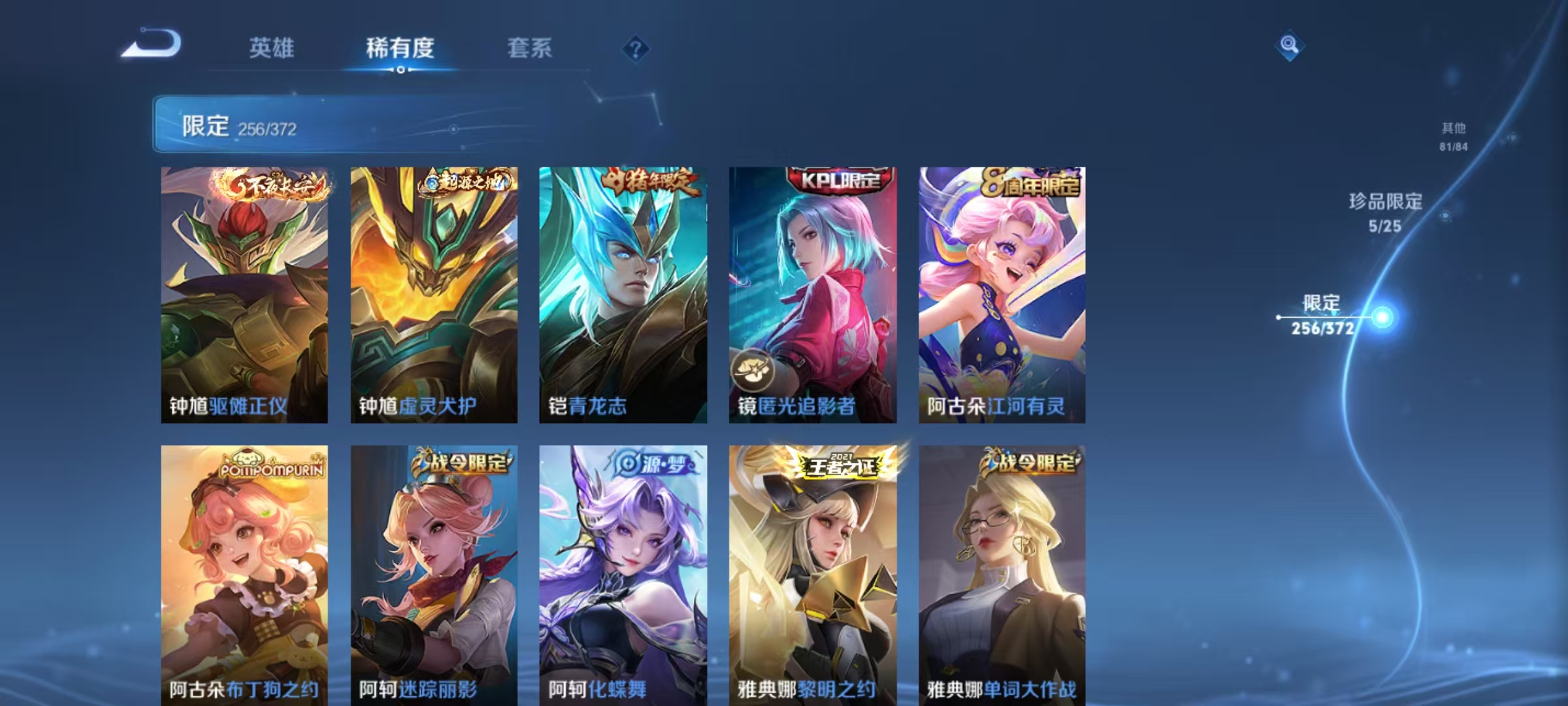Switch to the 套系 tab
This screenshot has width=1568, height=706.
pyautogui.click(x=529, y=48)
